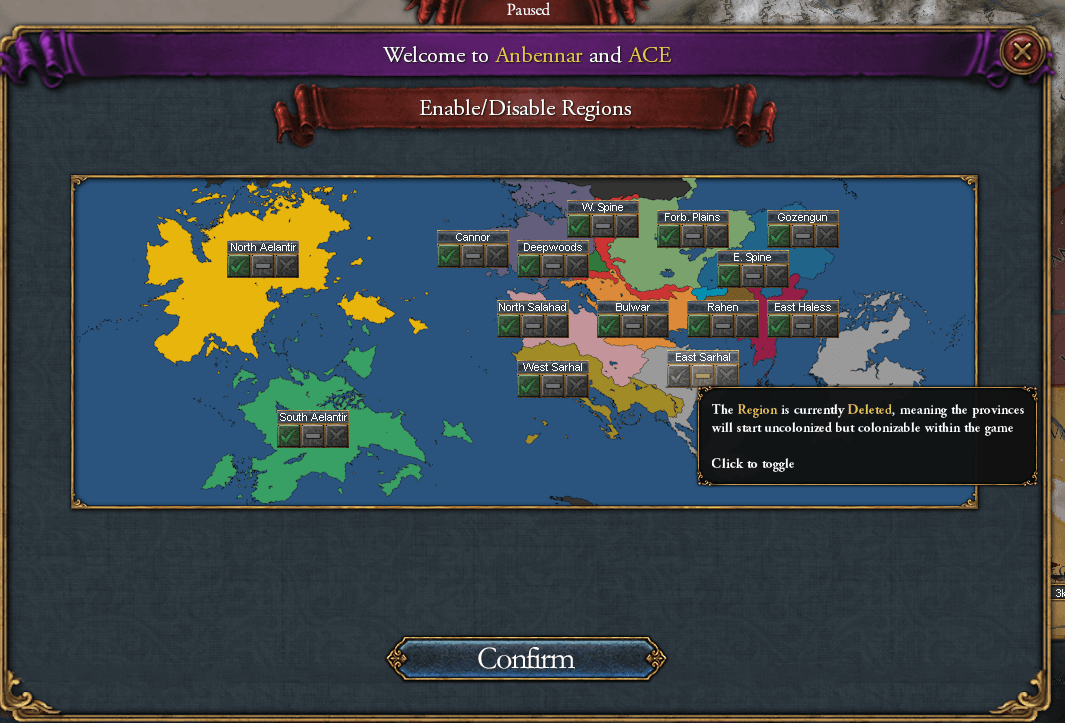This screenshot has width=1065, height=723.
Task: Tick the green checkmark under North Aelantir
Action: point(239,266)
